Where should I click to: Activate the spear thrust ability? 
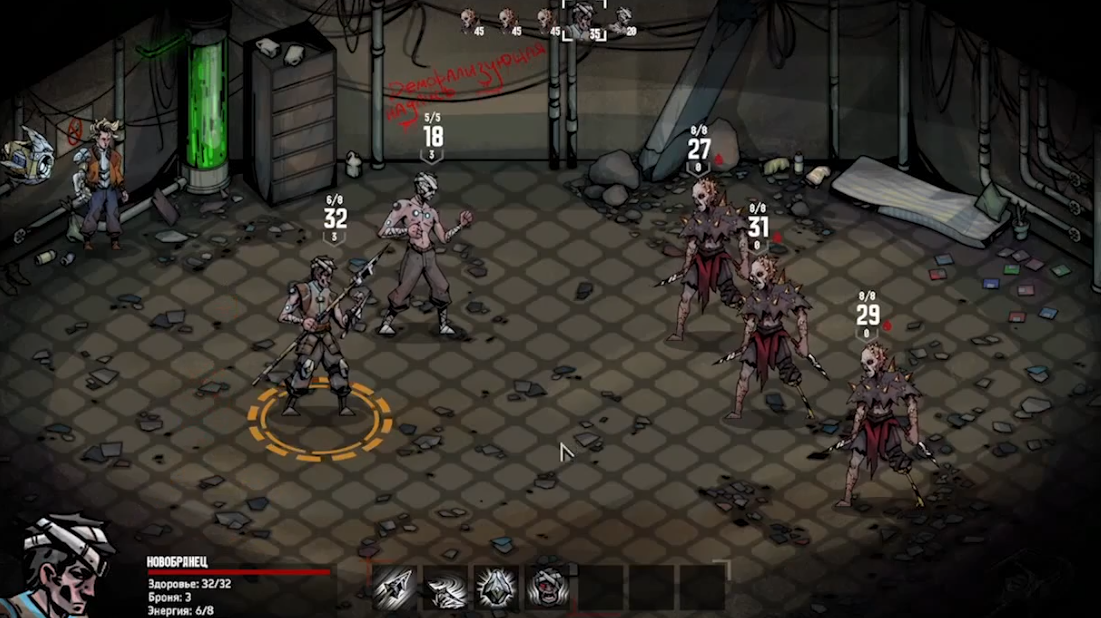(x=395, y=587)
